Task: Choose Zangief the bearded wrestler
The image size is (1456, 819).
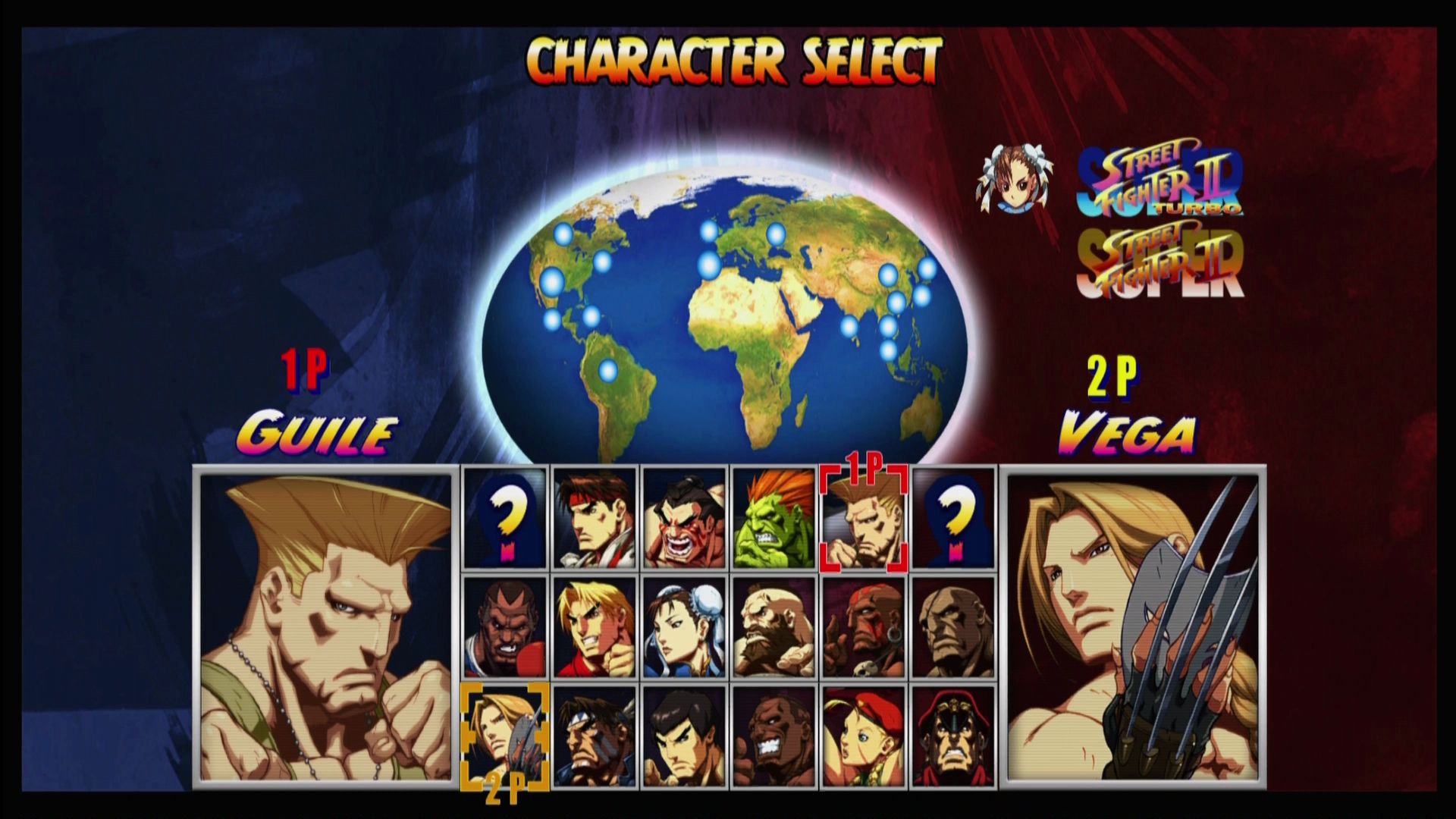Action: point(773,627)
